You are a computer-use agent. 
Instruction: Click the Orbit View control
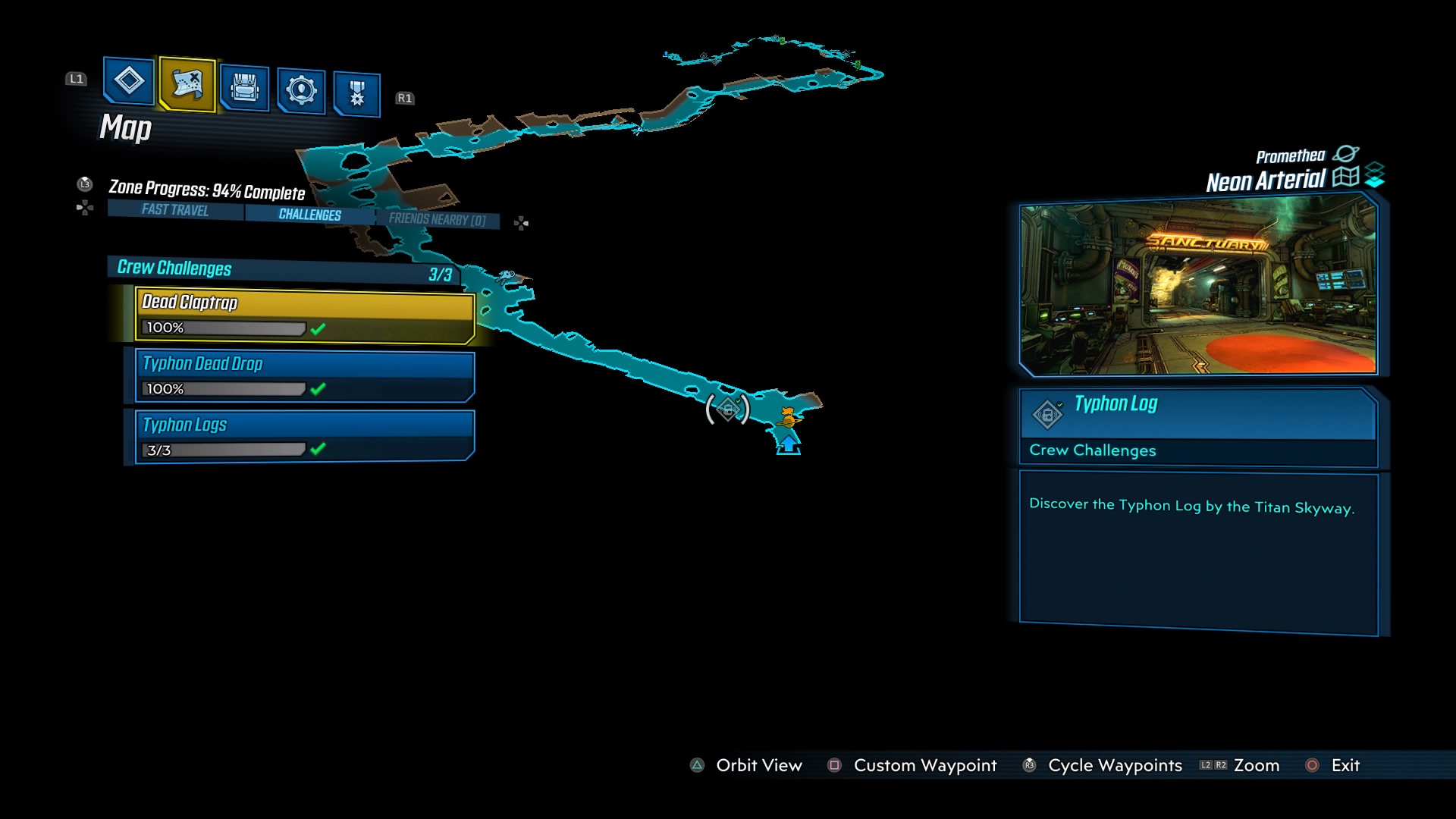[758, 766]
